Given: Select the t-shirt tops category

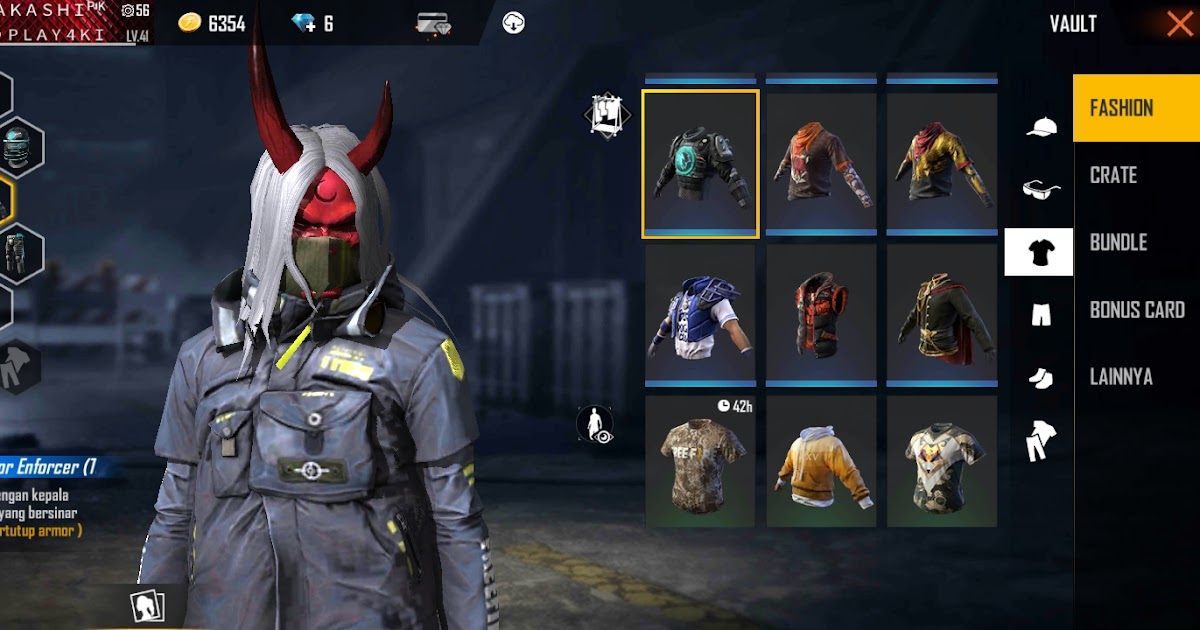Looking at the screenshot, I should 1039,252.
